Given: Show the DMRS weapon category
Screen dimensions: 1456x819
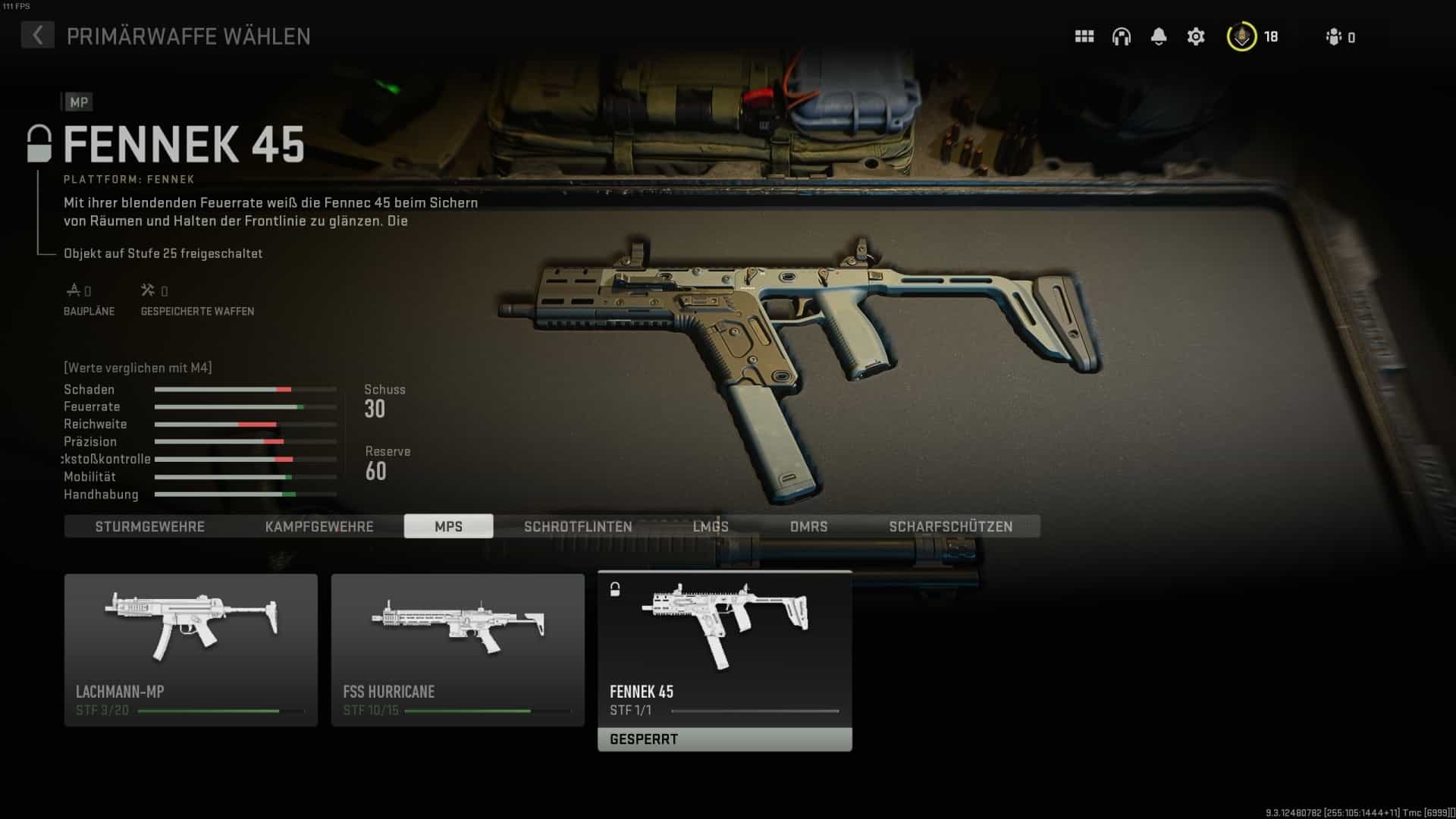Looking at the screenshot, I should coord(808,526).
